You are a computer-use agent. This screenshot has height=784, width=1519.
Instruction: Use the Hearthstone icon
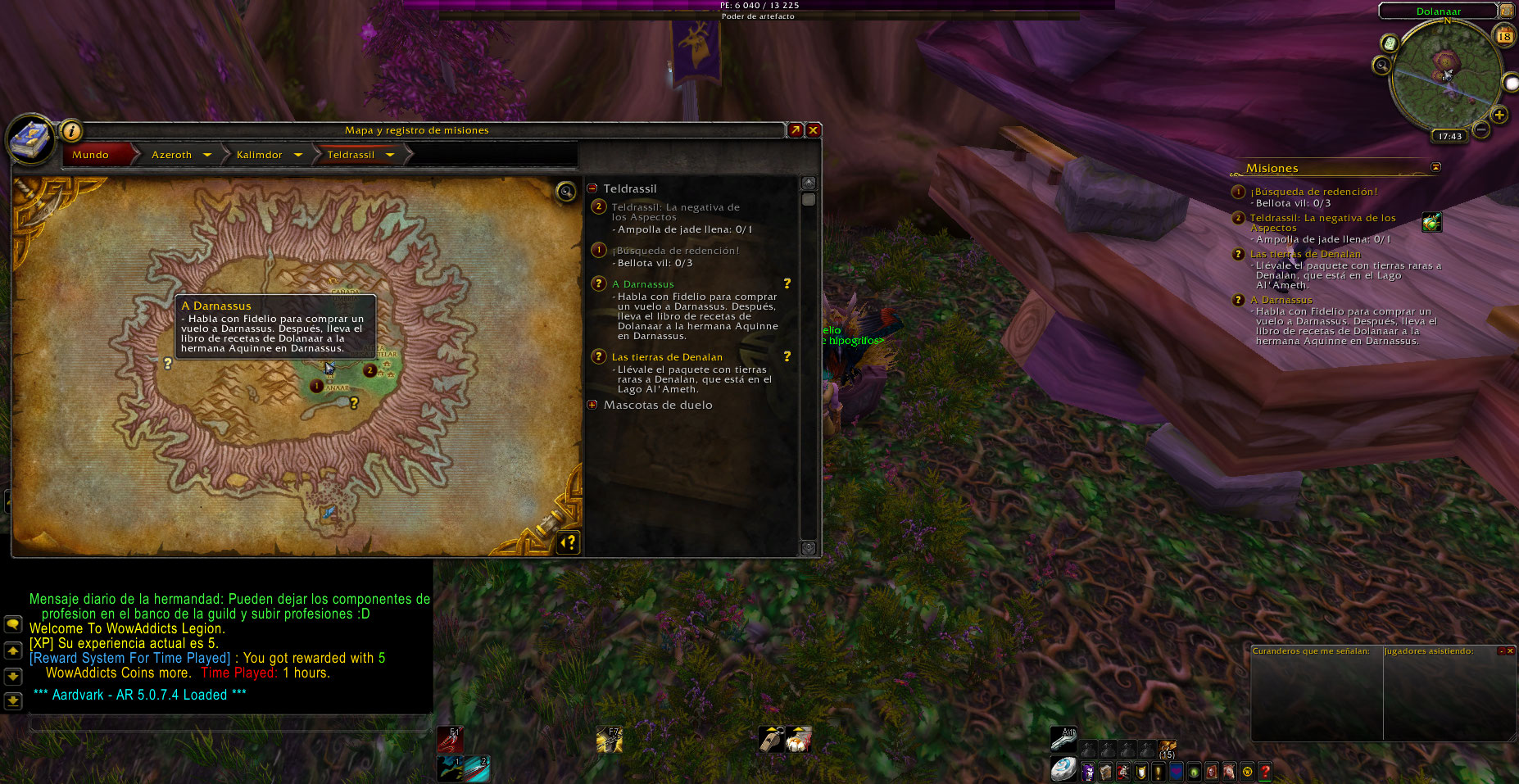click(1063, 769)
